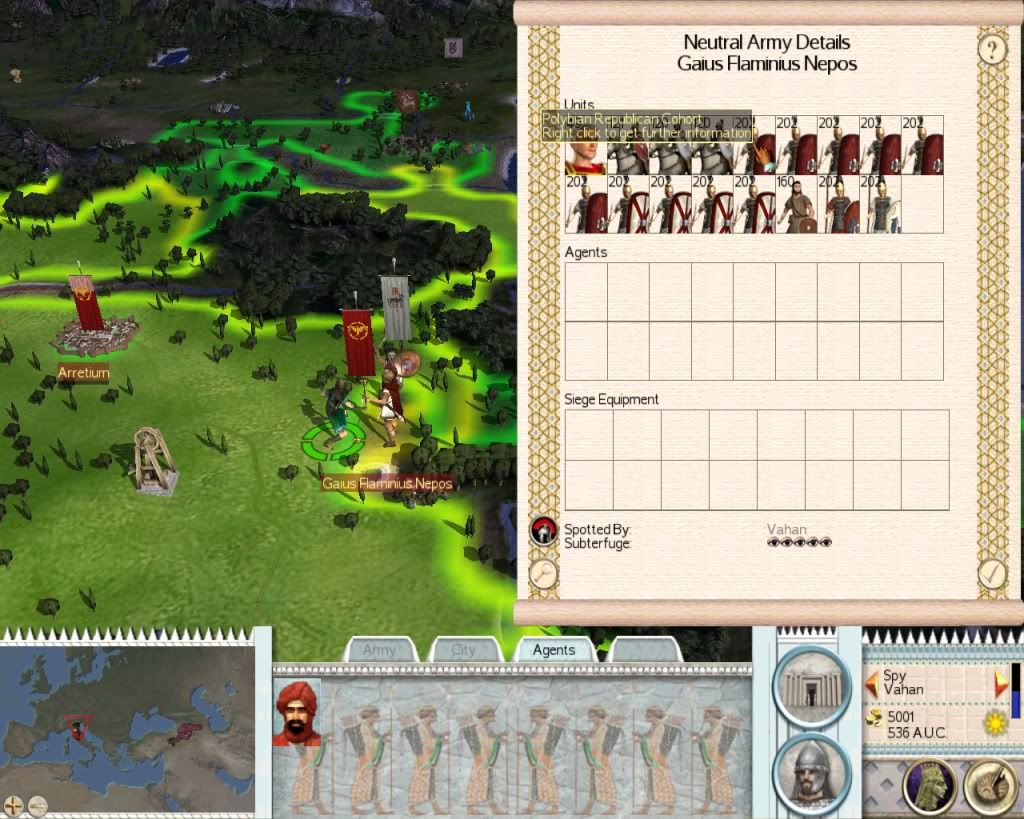
Task: Zoom in the minimap with plus button
Action: pyautogui.click(x=14, y=803)
